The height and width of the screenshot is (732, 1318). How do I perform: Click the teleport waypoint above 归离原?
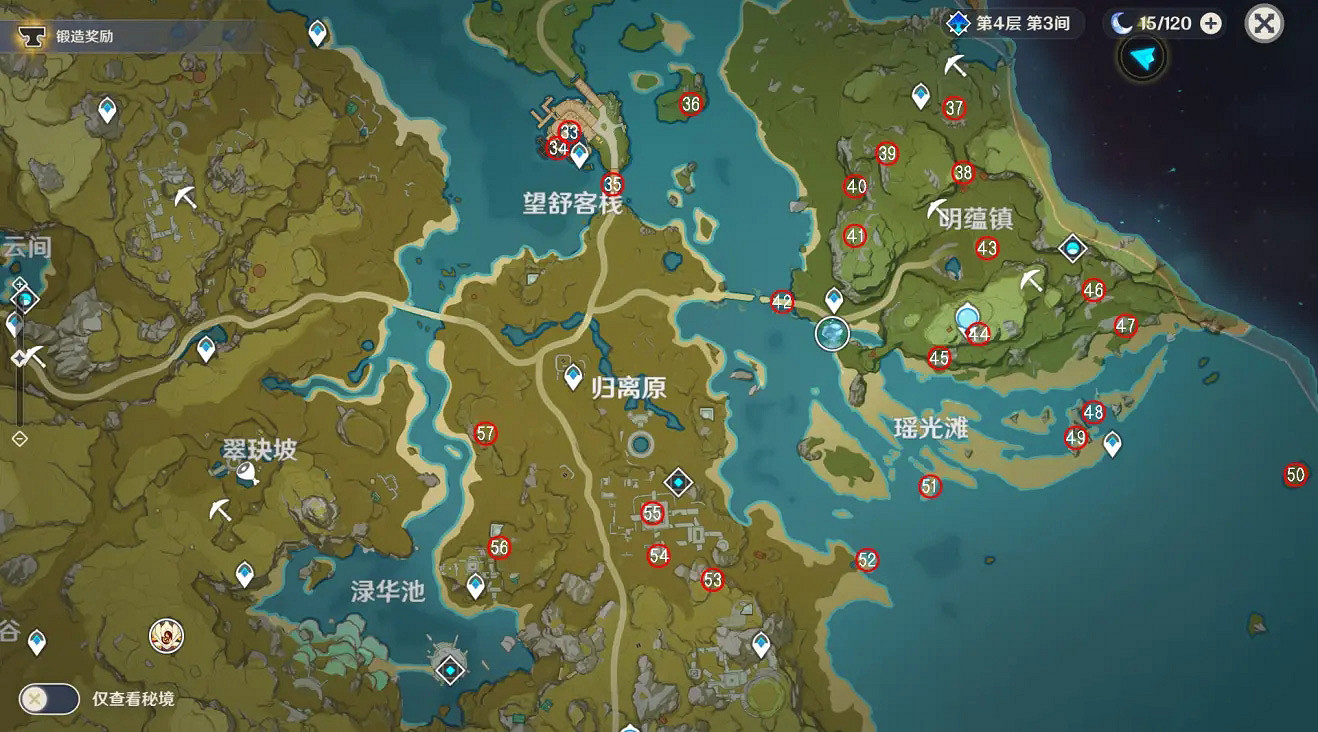[571, 377]
